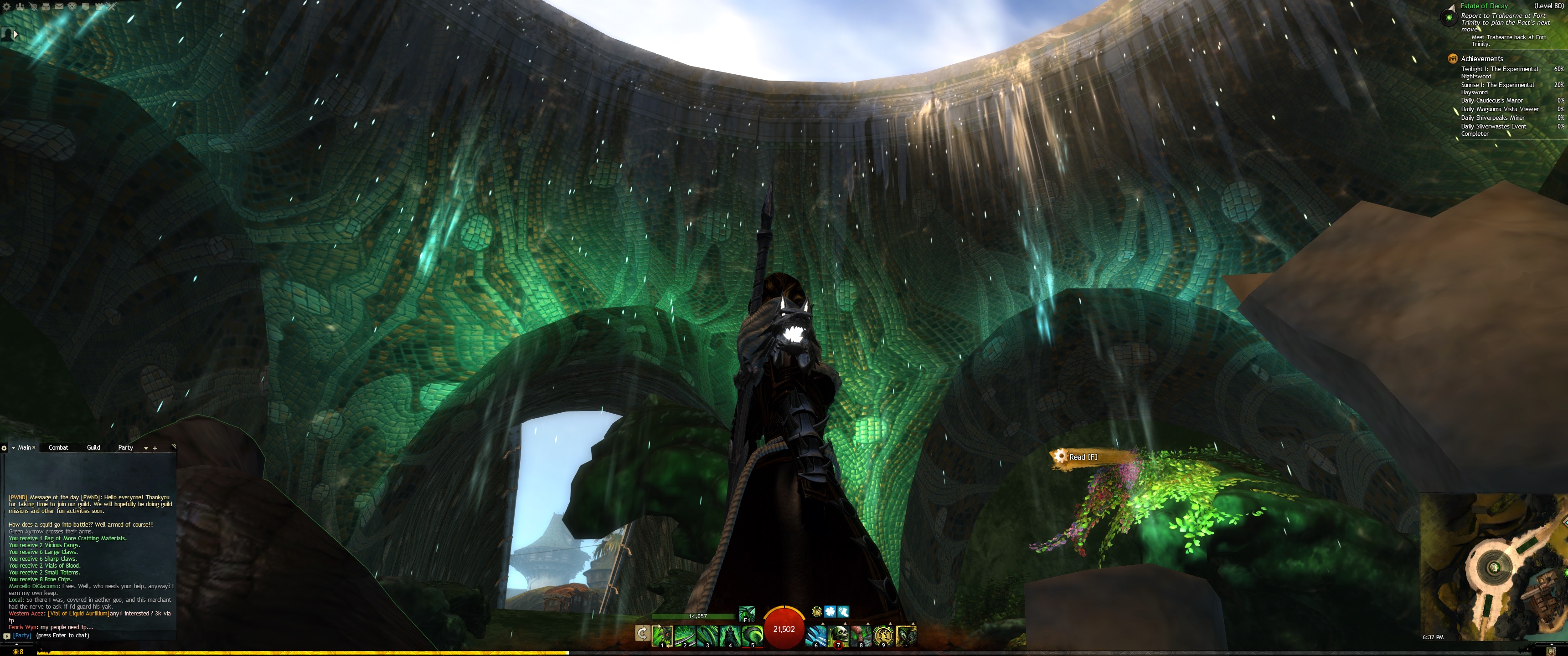Click the Vial of Liquid Aurillium link
Screen dimensions: 1568x656
pos(78,613)
